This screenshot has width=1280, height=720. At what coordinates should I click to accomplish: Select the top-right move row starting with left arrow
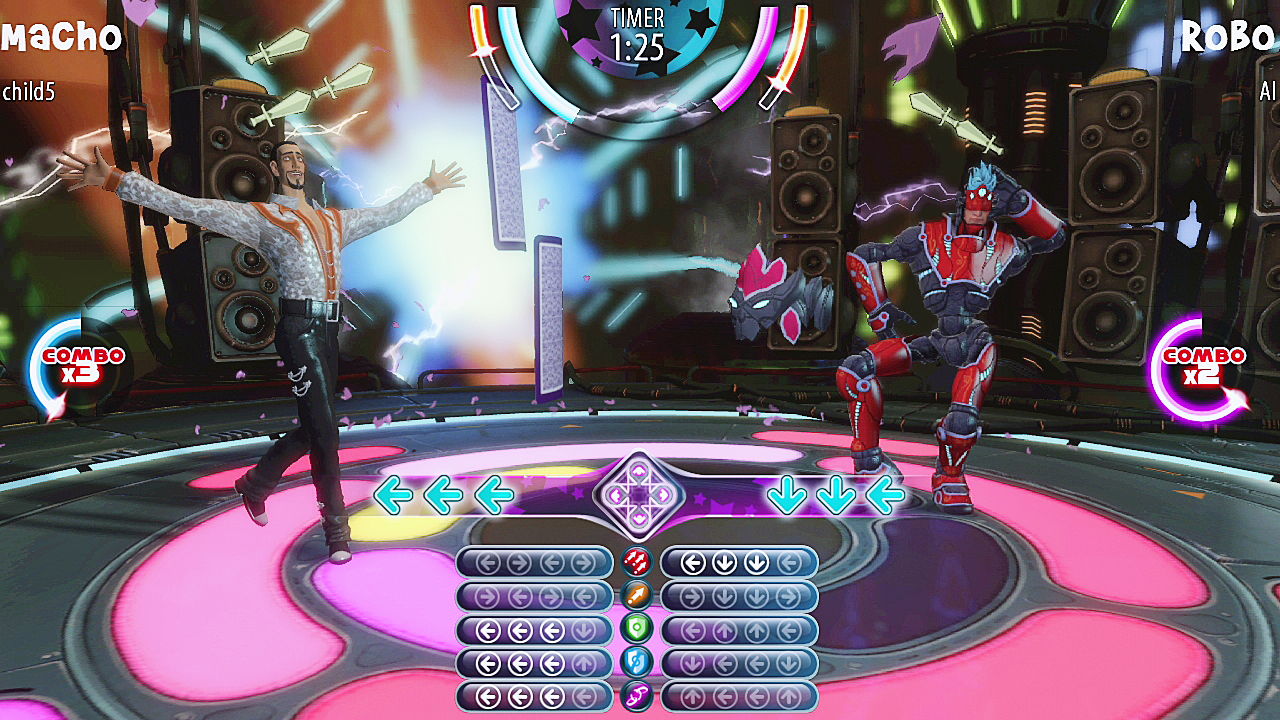tap(740, 564)
